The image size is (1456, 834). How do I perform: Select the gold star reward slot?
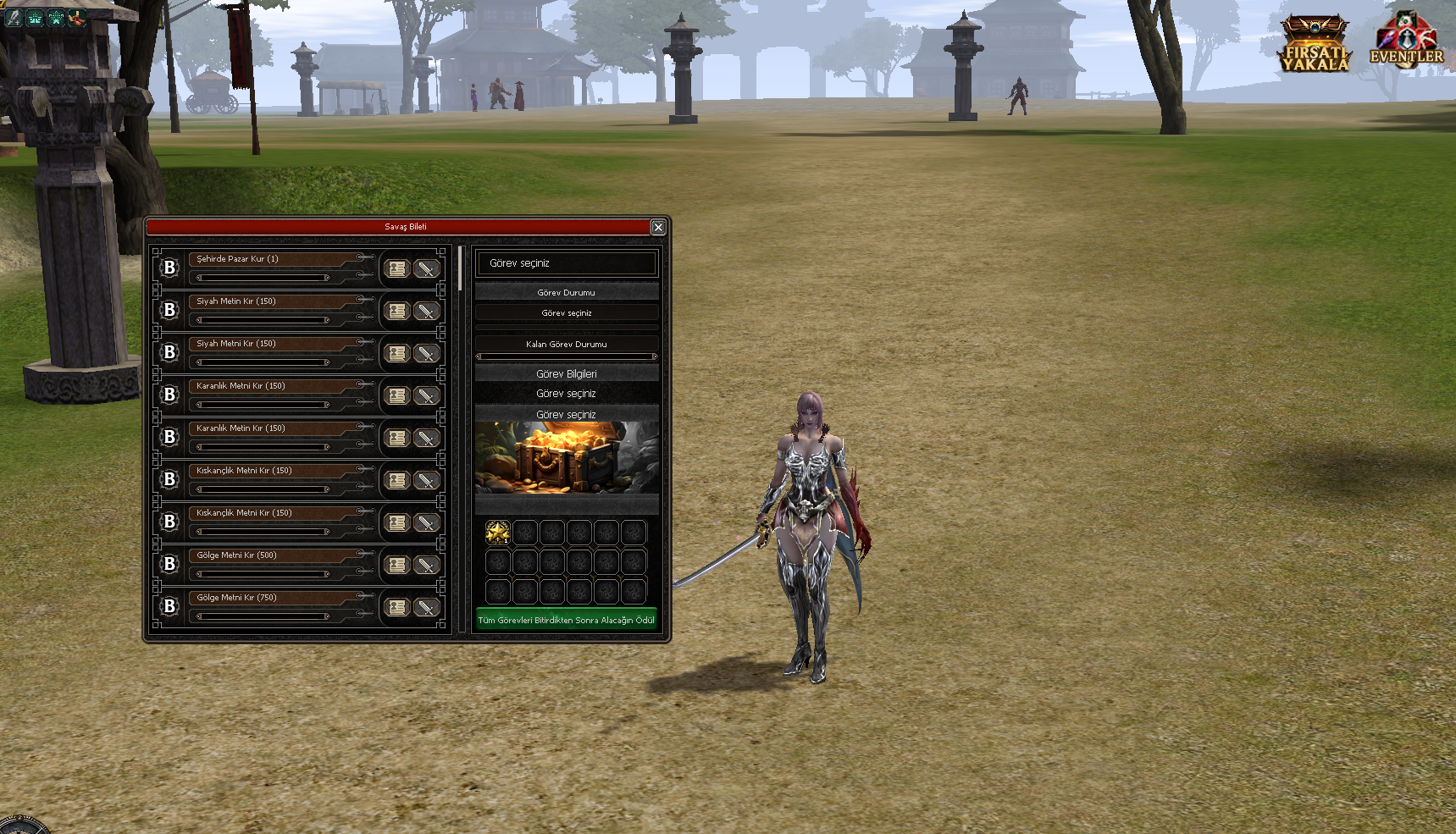pyautogui.click(x=498, y=533)
